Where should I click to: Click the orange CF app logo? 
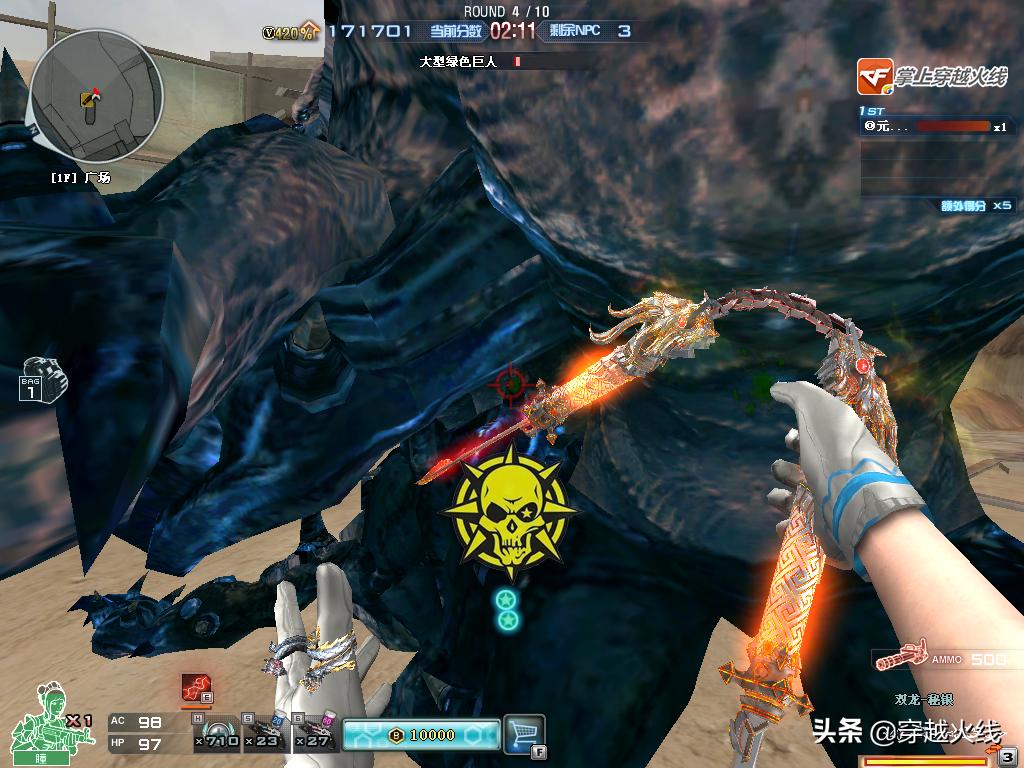coord(874,77)
